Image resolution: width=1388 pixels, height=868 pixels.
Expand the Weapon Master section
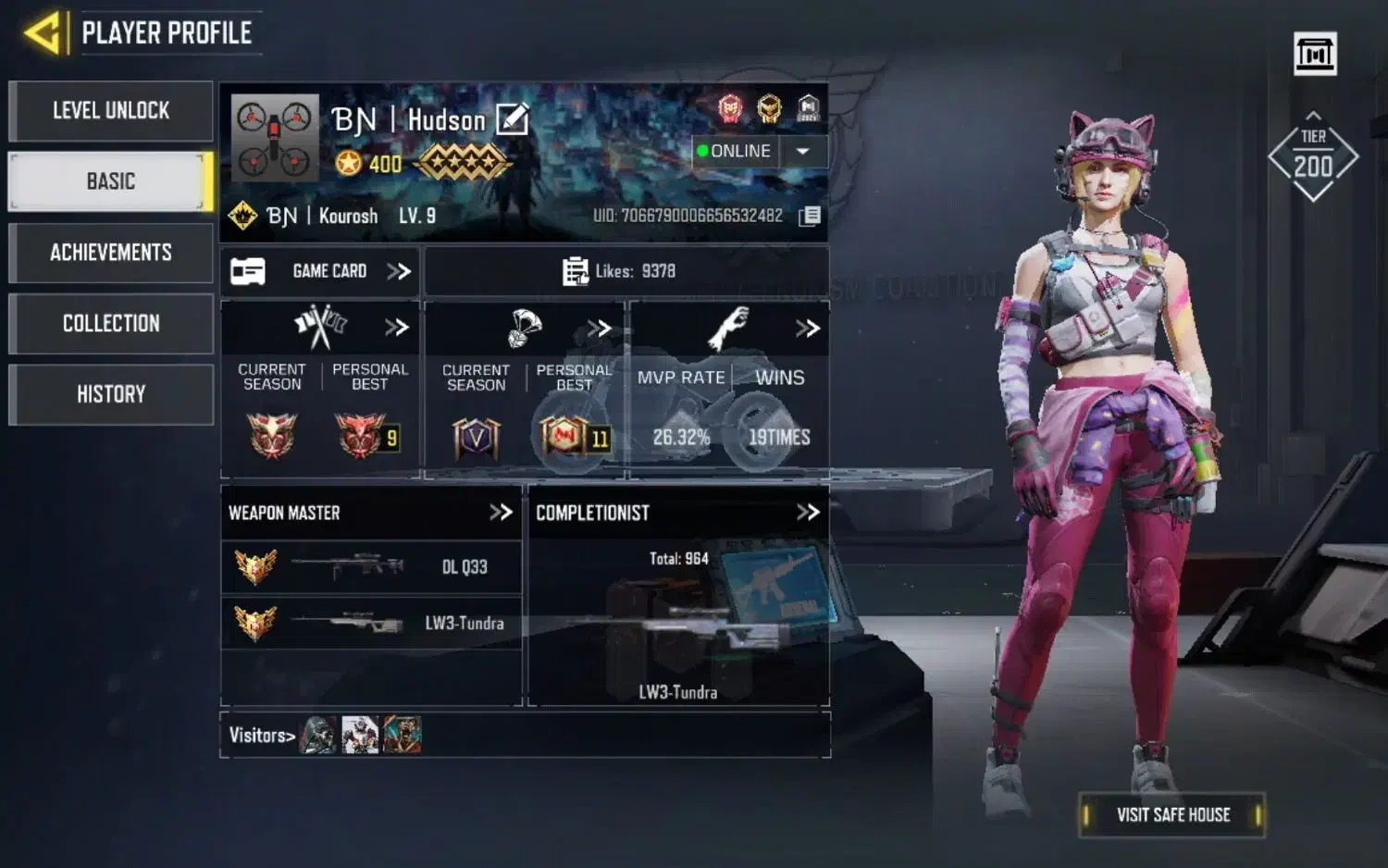tap(501, 513)
